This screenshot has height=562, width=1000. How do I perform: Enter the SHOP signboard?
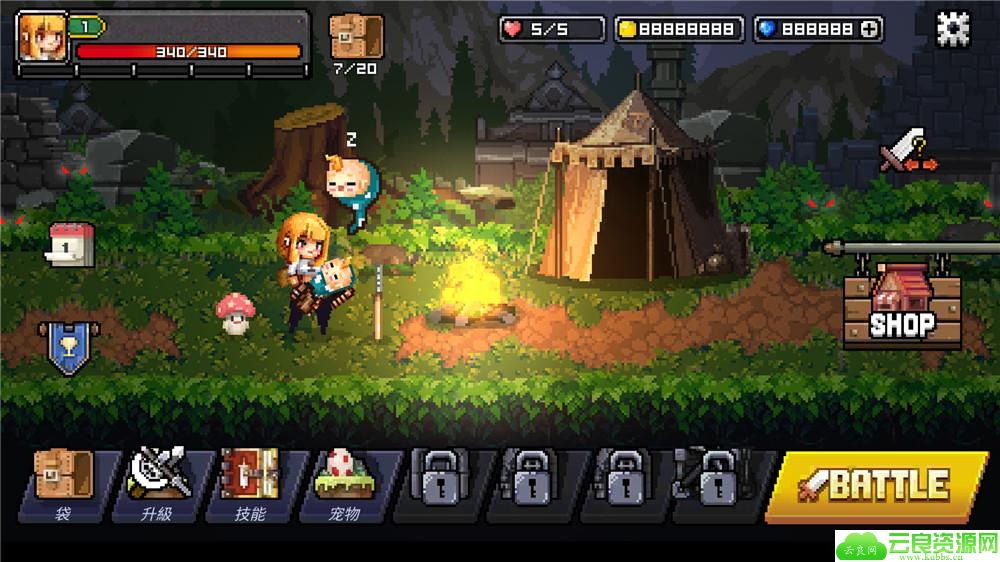pos(902,311)
